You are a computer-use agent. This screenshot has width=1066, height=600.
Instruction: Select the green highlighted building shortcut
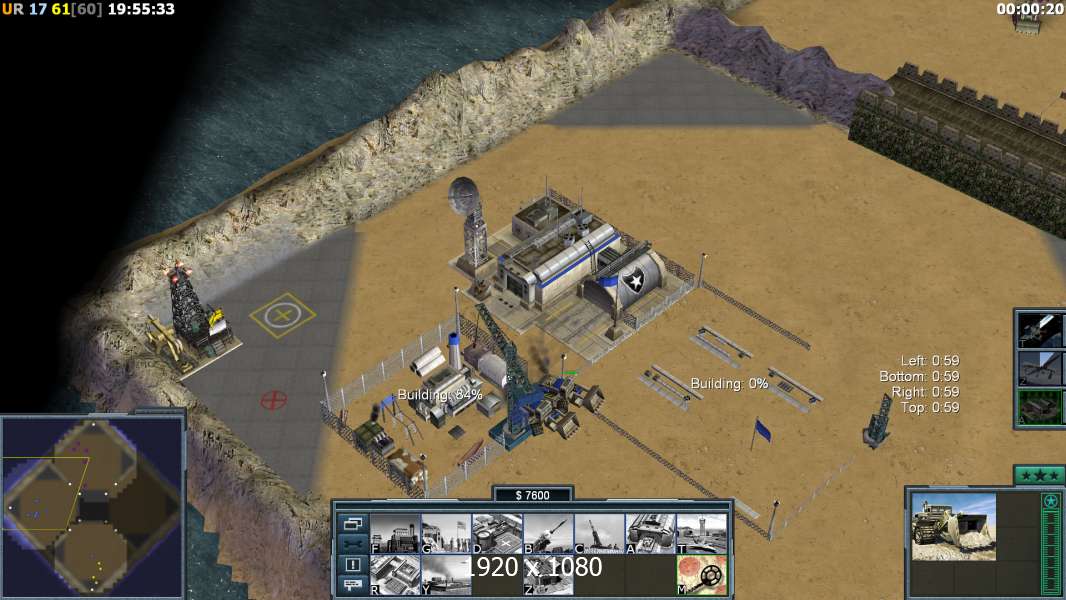tap(1041, 407)
